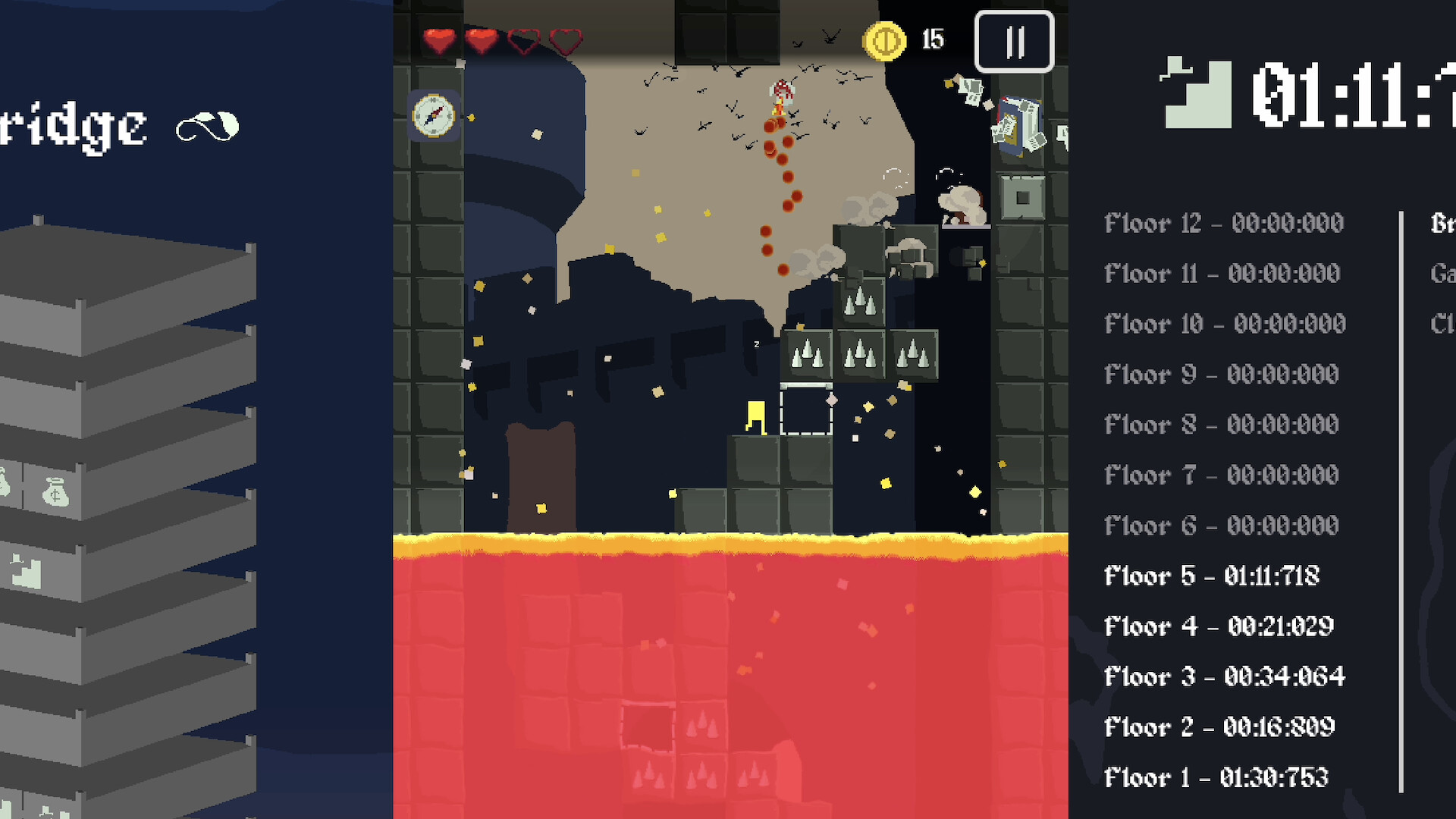The image size is (1456, 819).
Task: Select the coin counter icon
Action: 884,40
